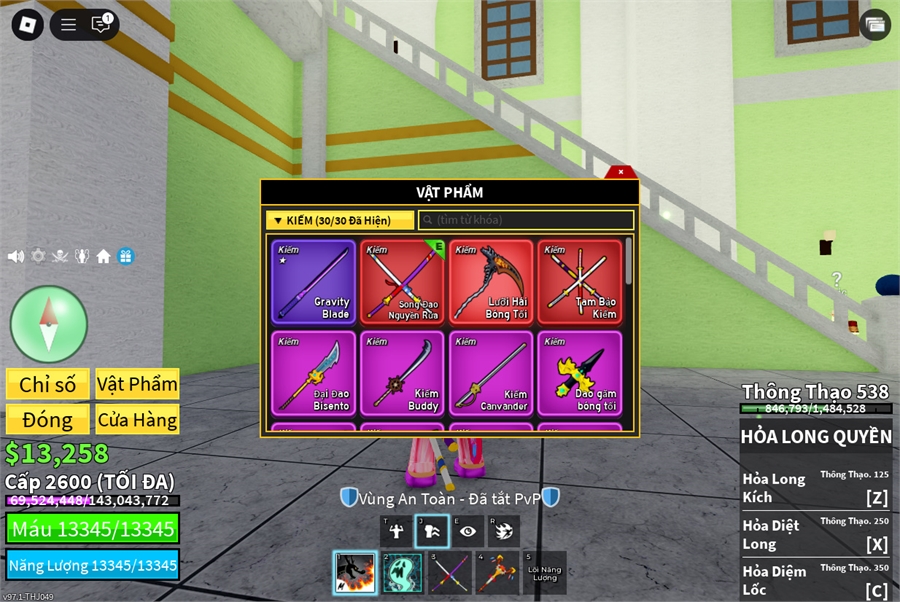
Task: Pick the Tam Bảo Kiếm item
Action: pyautogui.click(x=580, y=282)
